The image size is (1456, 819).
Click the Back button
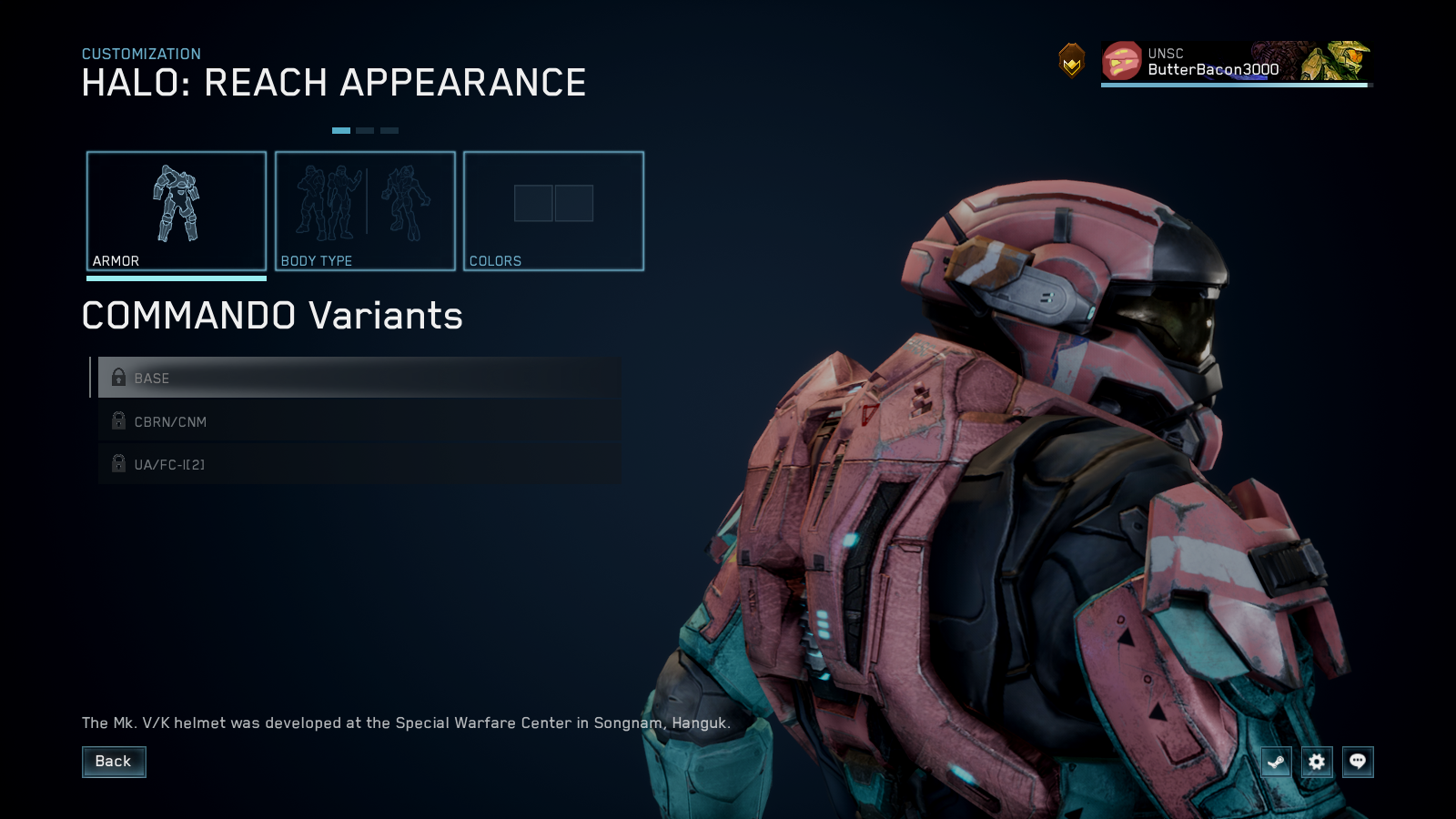(x=114, y=762)
